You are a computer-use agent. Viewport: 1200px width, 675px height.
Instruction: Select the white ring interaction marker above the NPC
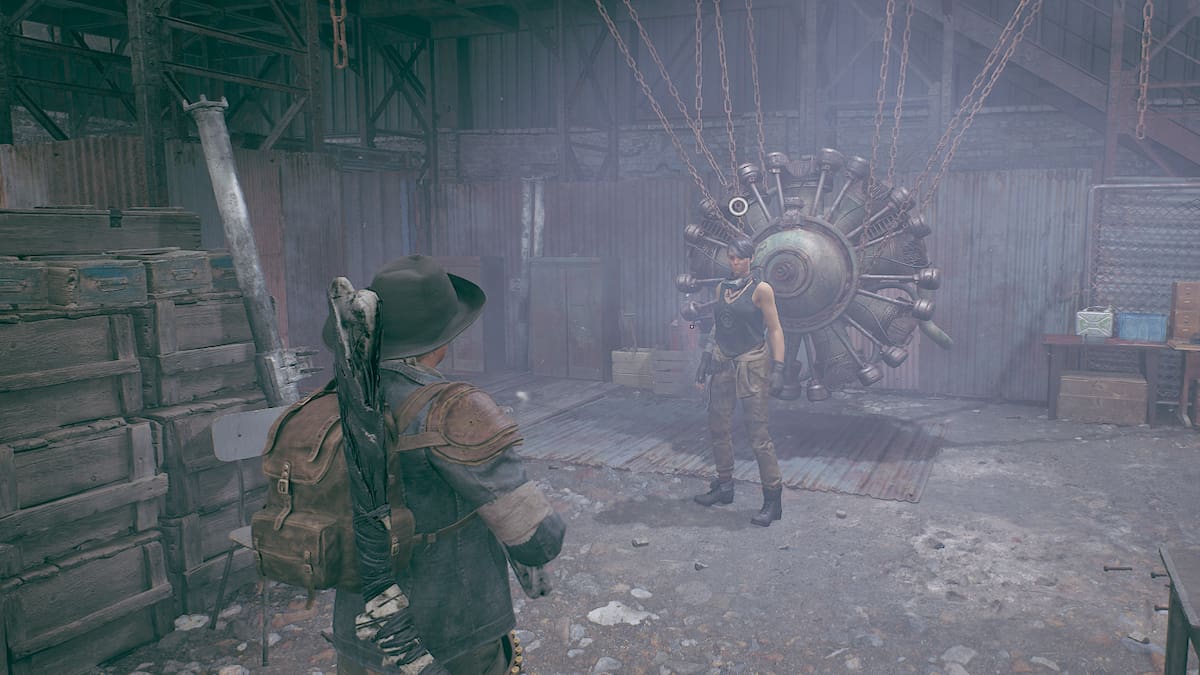point(738,206)
